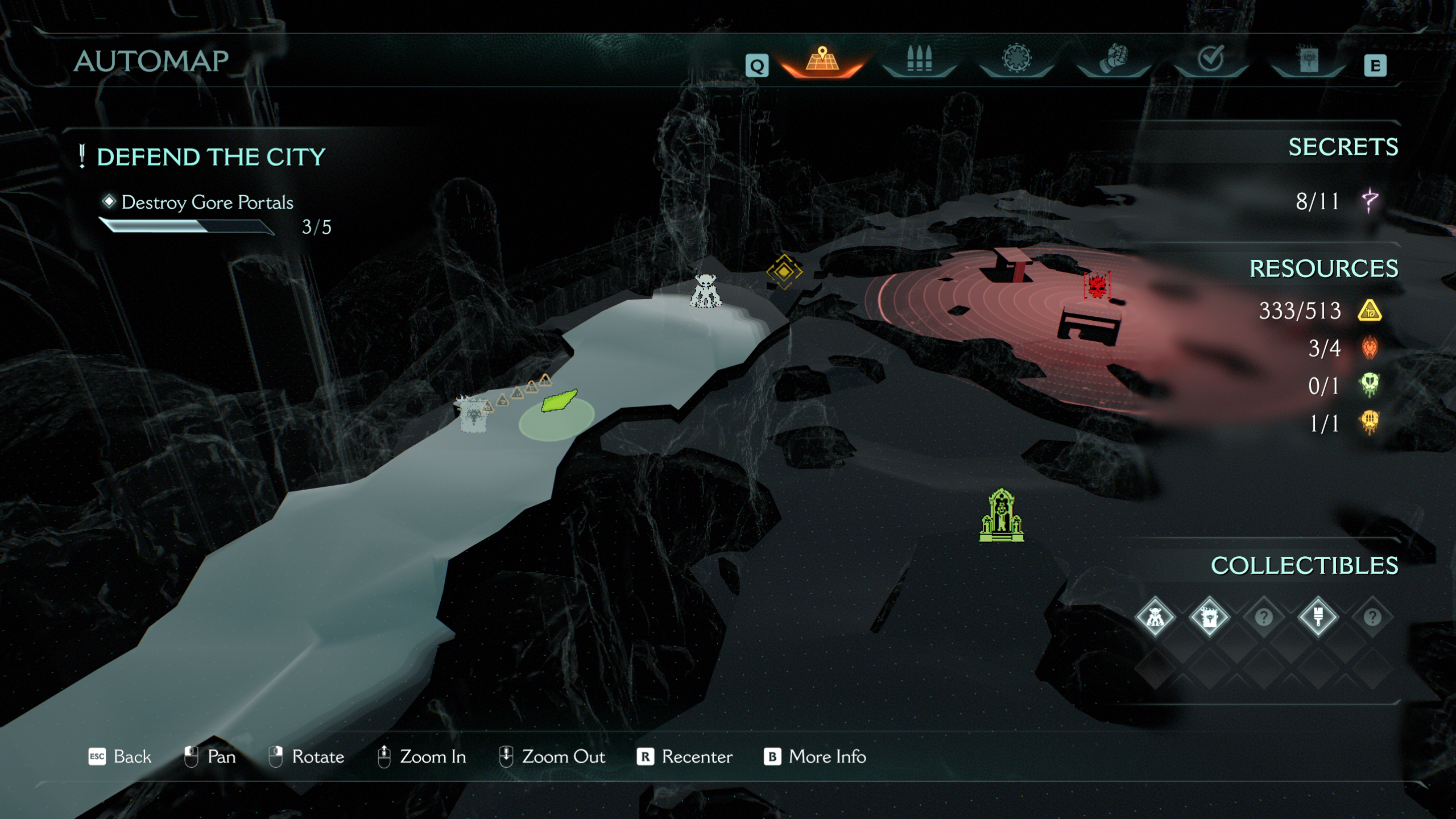Image resolution: width=1456 pixels, height=819 pixels.
Task: Switch to the three-bullets arsenal tab
Action: 919,60
